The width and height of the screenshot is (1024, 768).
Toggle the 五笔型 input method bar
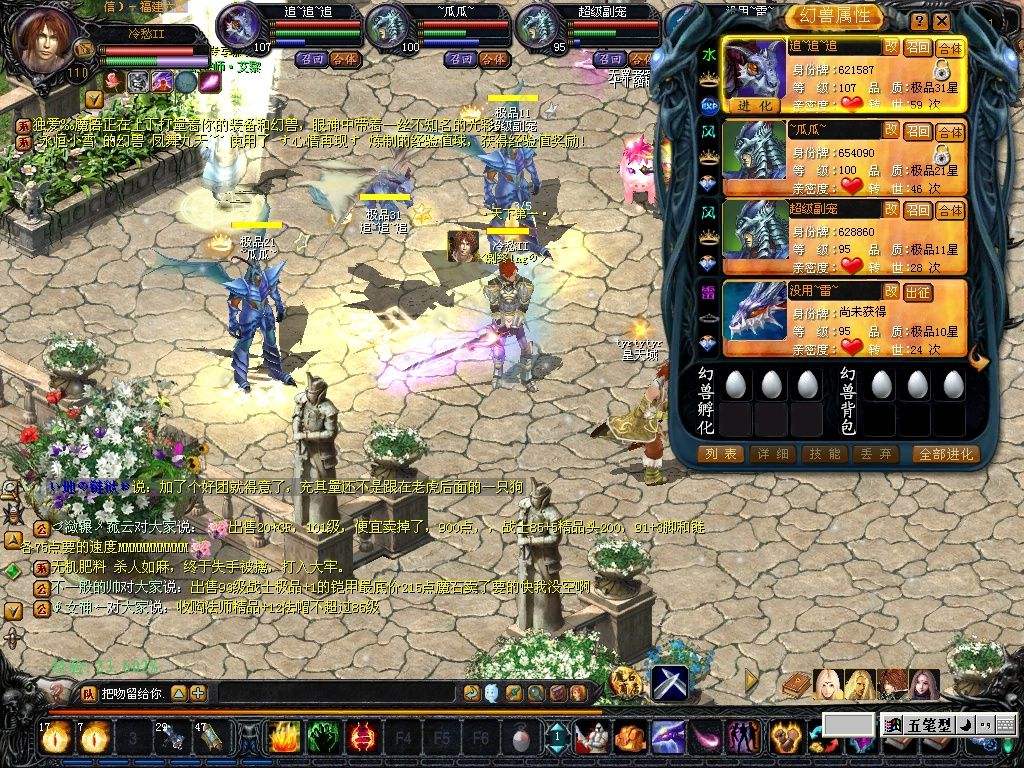(915, 724)
